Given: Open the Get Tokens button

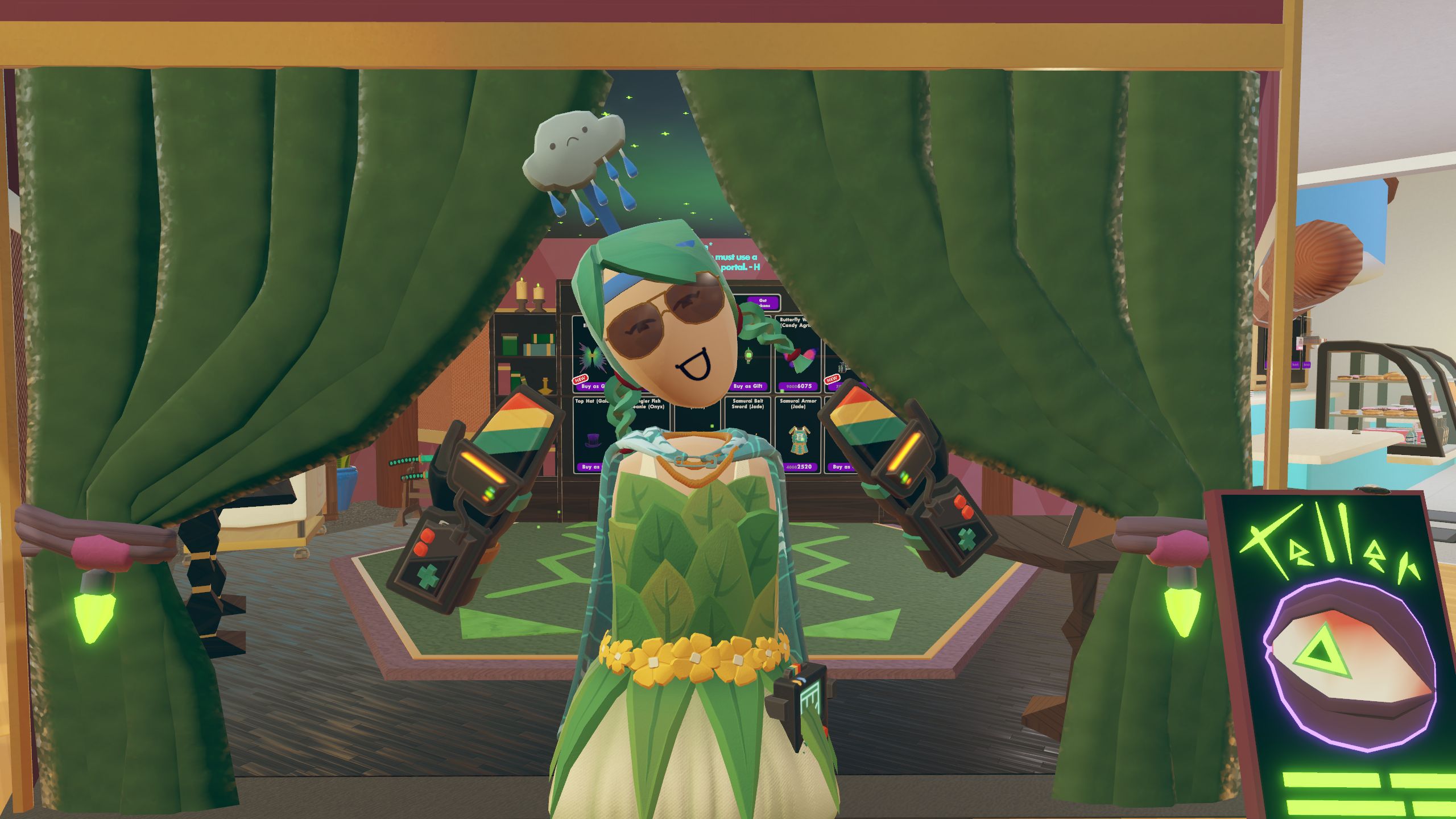Looking at the screenshot, I should click(762, 303).
